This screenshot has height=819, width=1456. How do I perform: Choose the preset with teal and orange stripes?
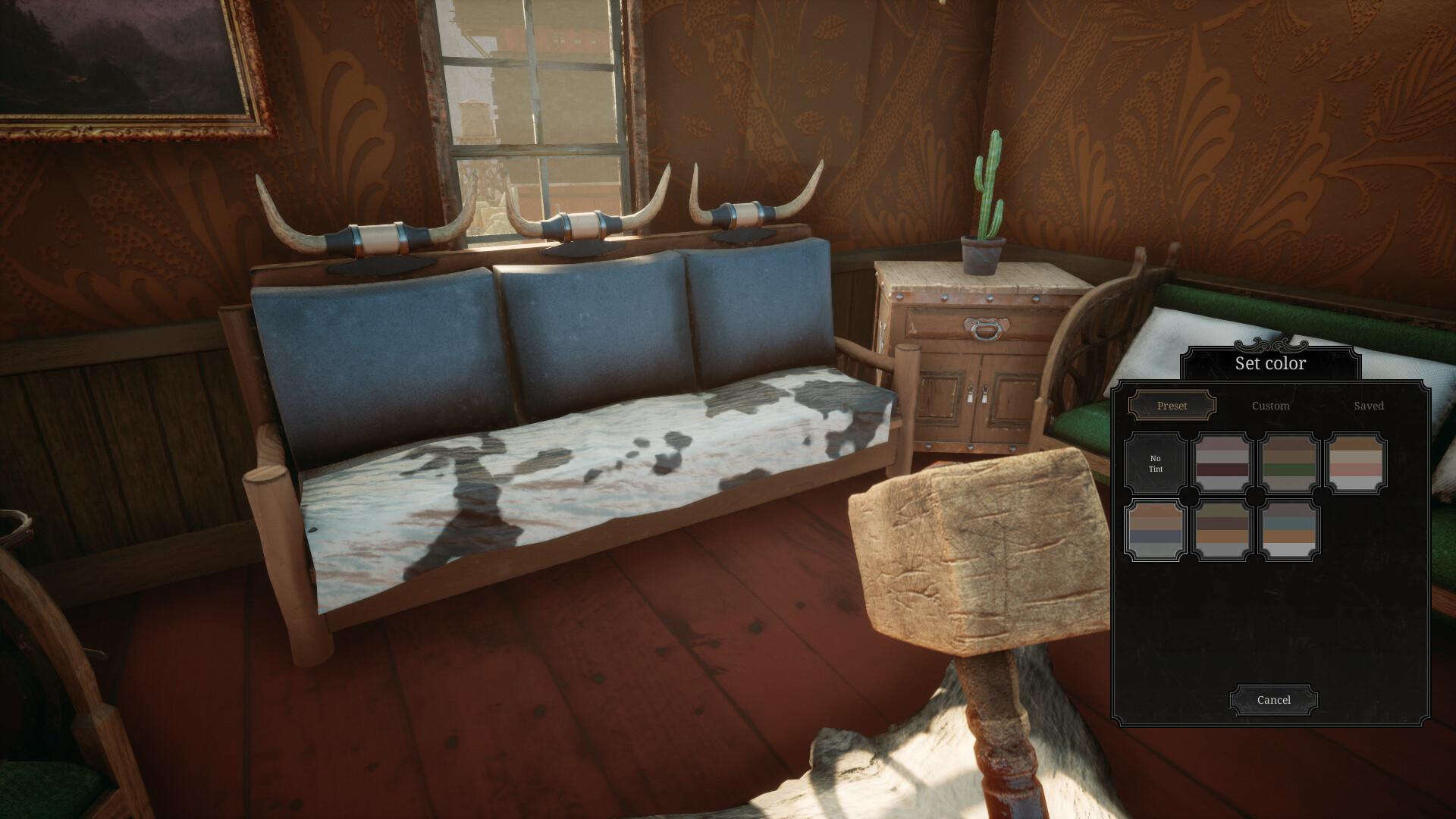click(x=1290, y=531)
